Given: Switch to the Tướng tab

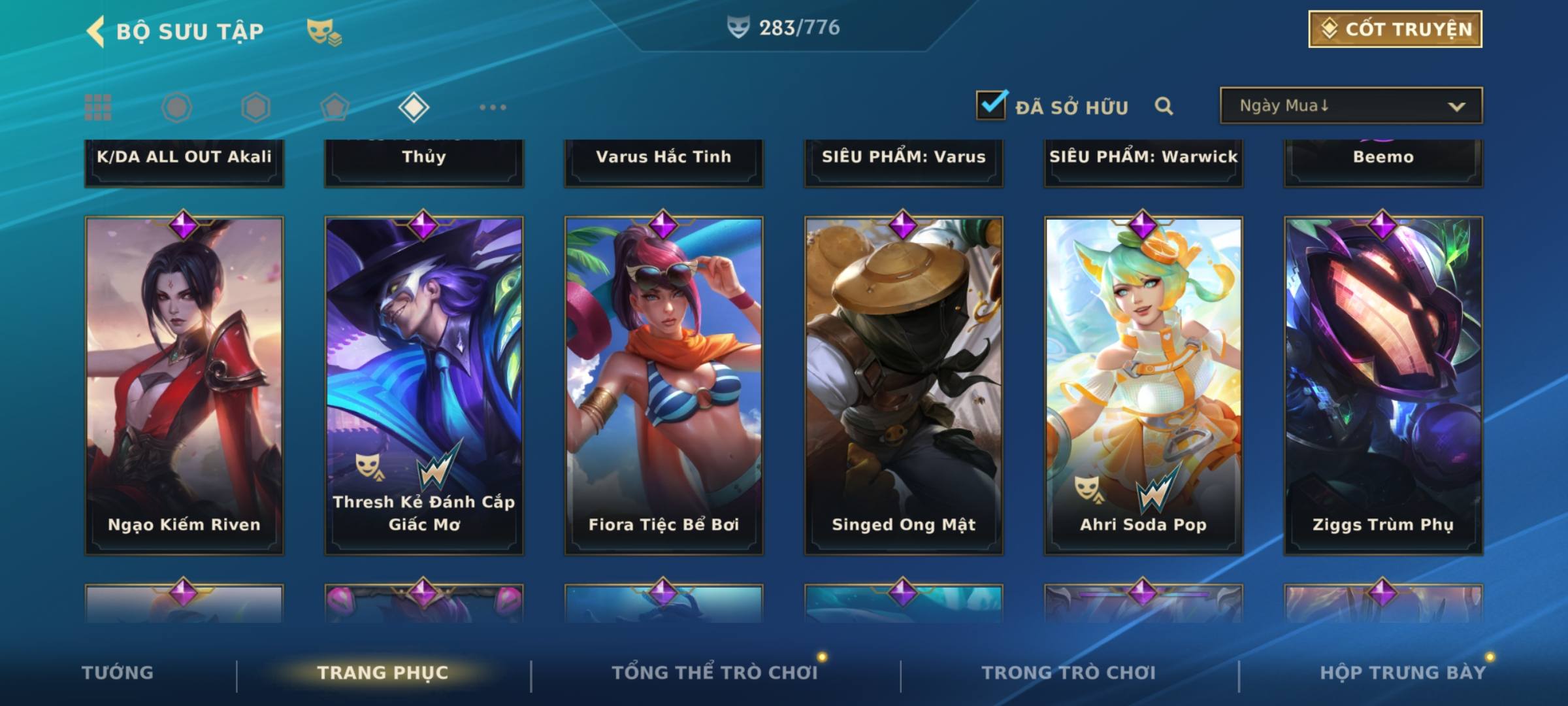Looking at the screenshot, I should [x=118, y=673].
